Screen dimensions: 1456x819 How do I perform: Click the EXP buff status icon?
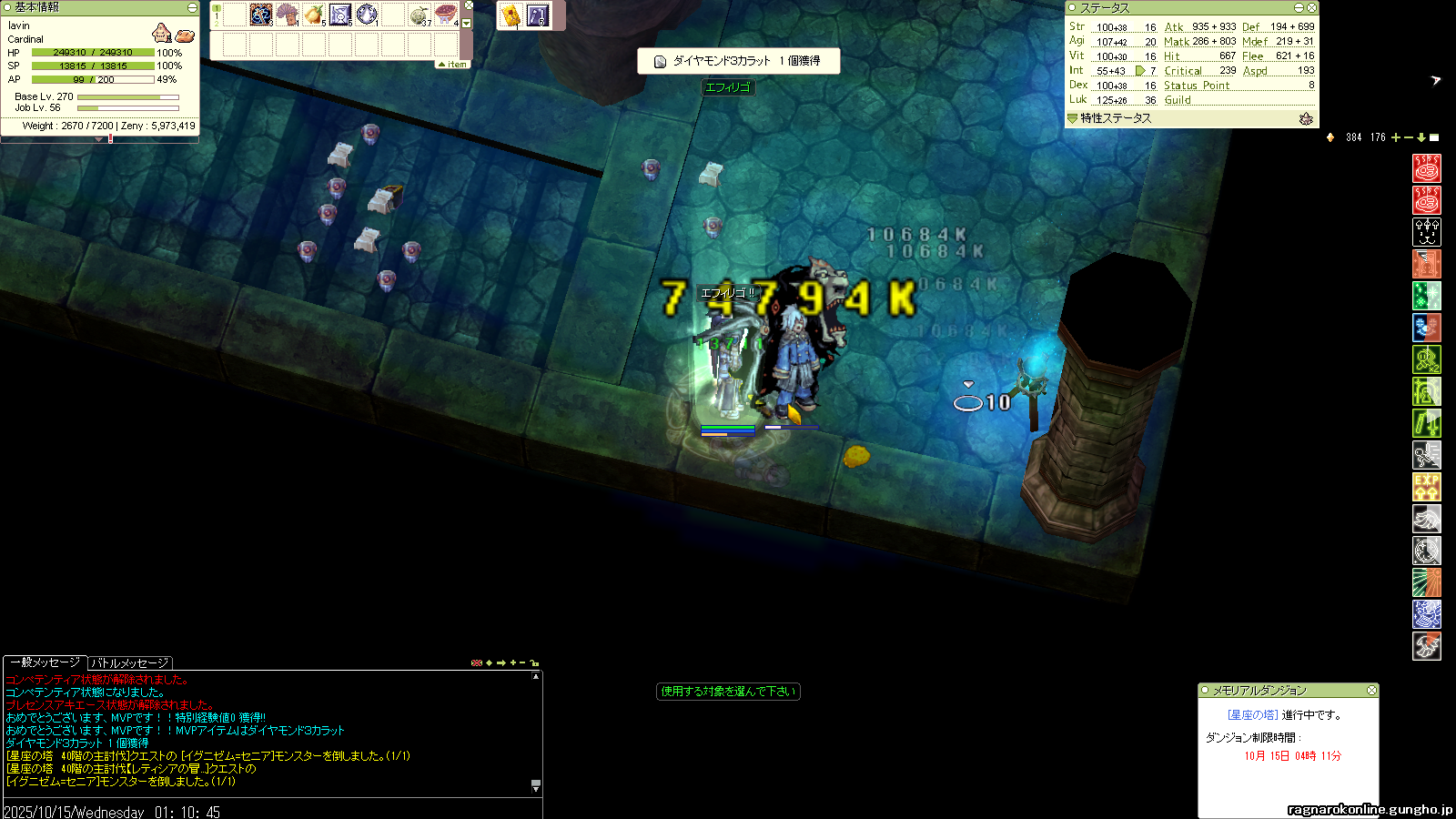pyautogui.click(x=1426, y=487)
